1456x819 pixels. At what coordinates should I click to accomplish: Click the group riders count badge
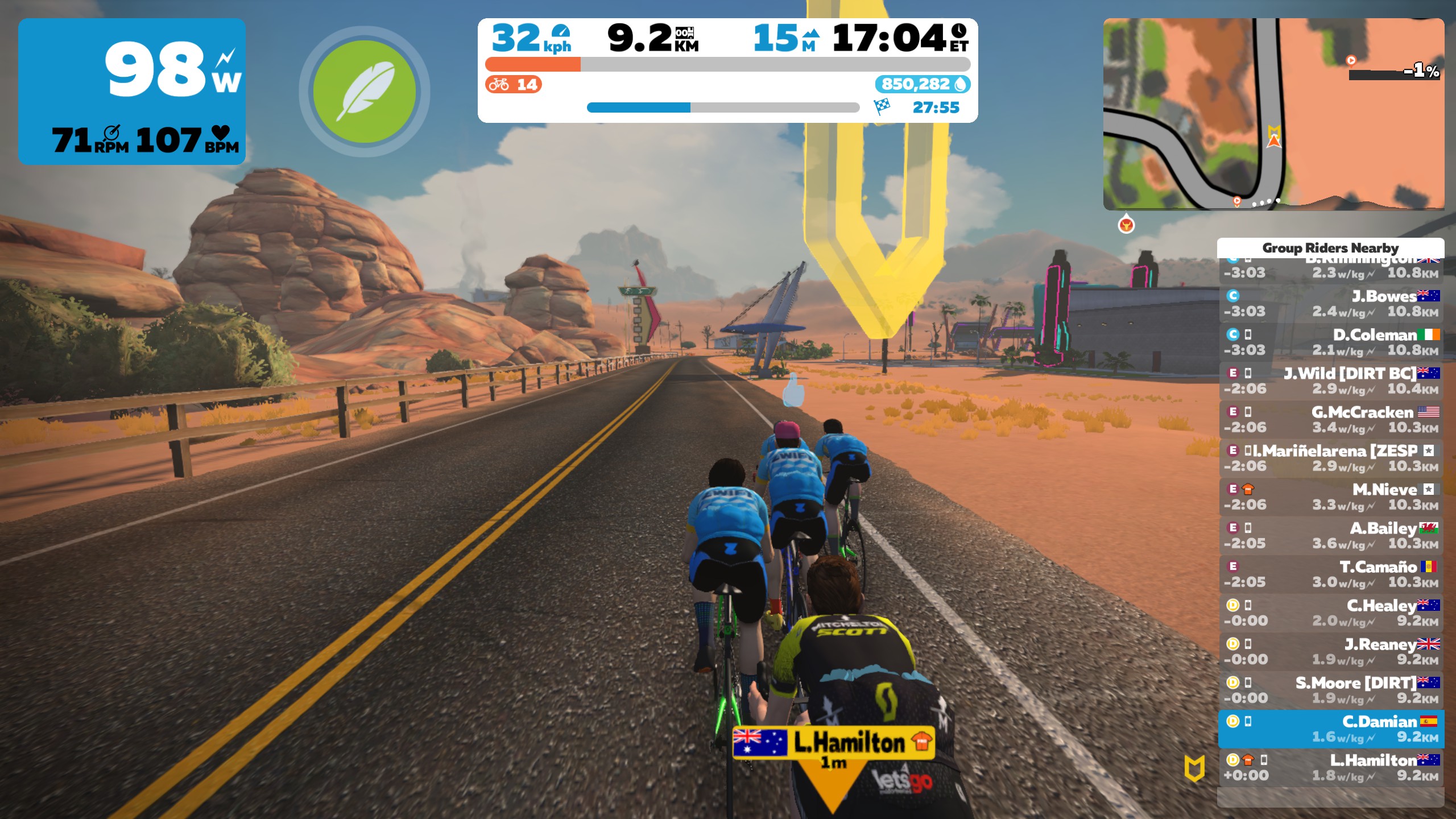point(513,85)
